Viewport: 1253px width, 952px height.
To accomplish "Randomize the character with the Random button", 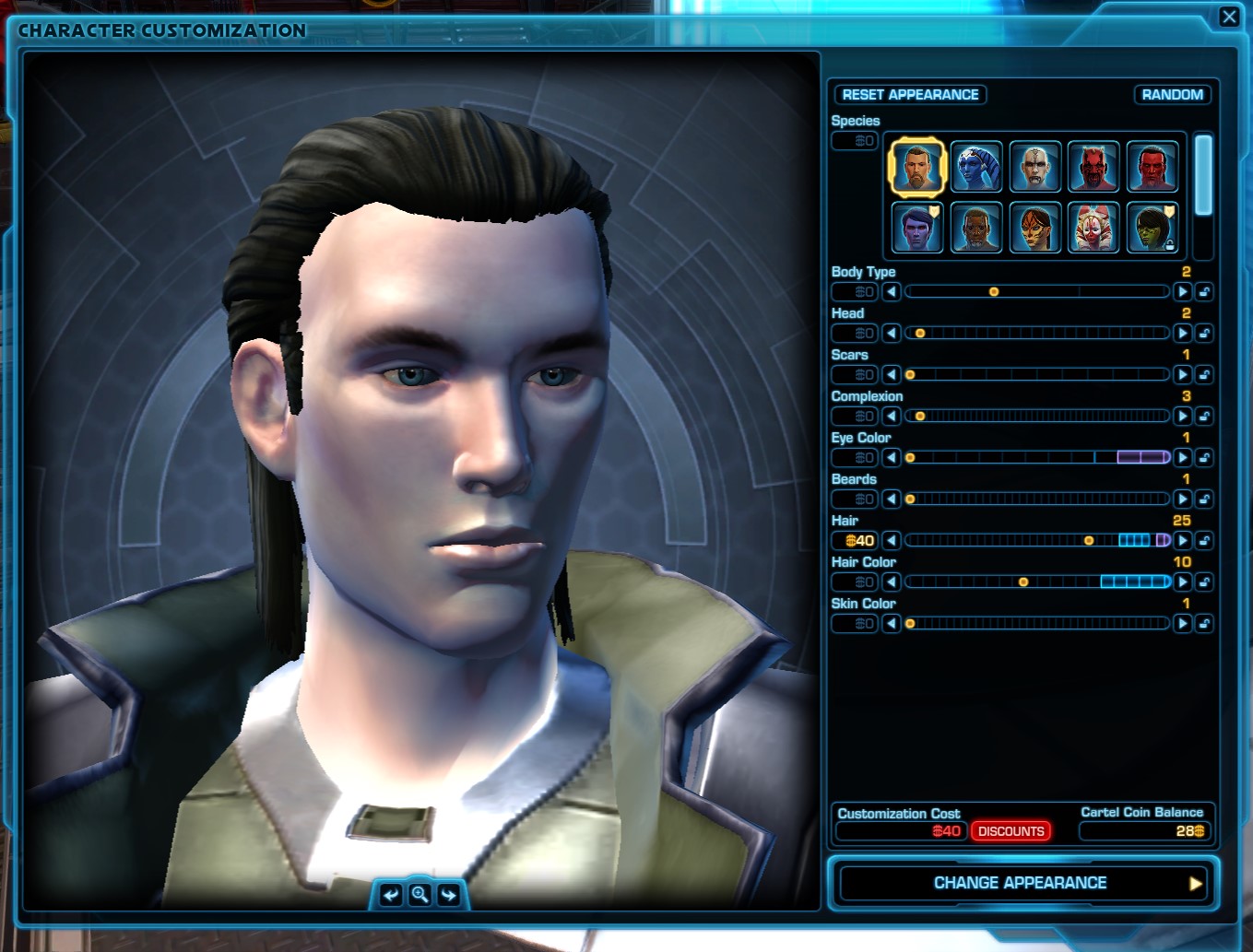I will [x=1171, y=95].
